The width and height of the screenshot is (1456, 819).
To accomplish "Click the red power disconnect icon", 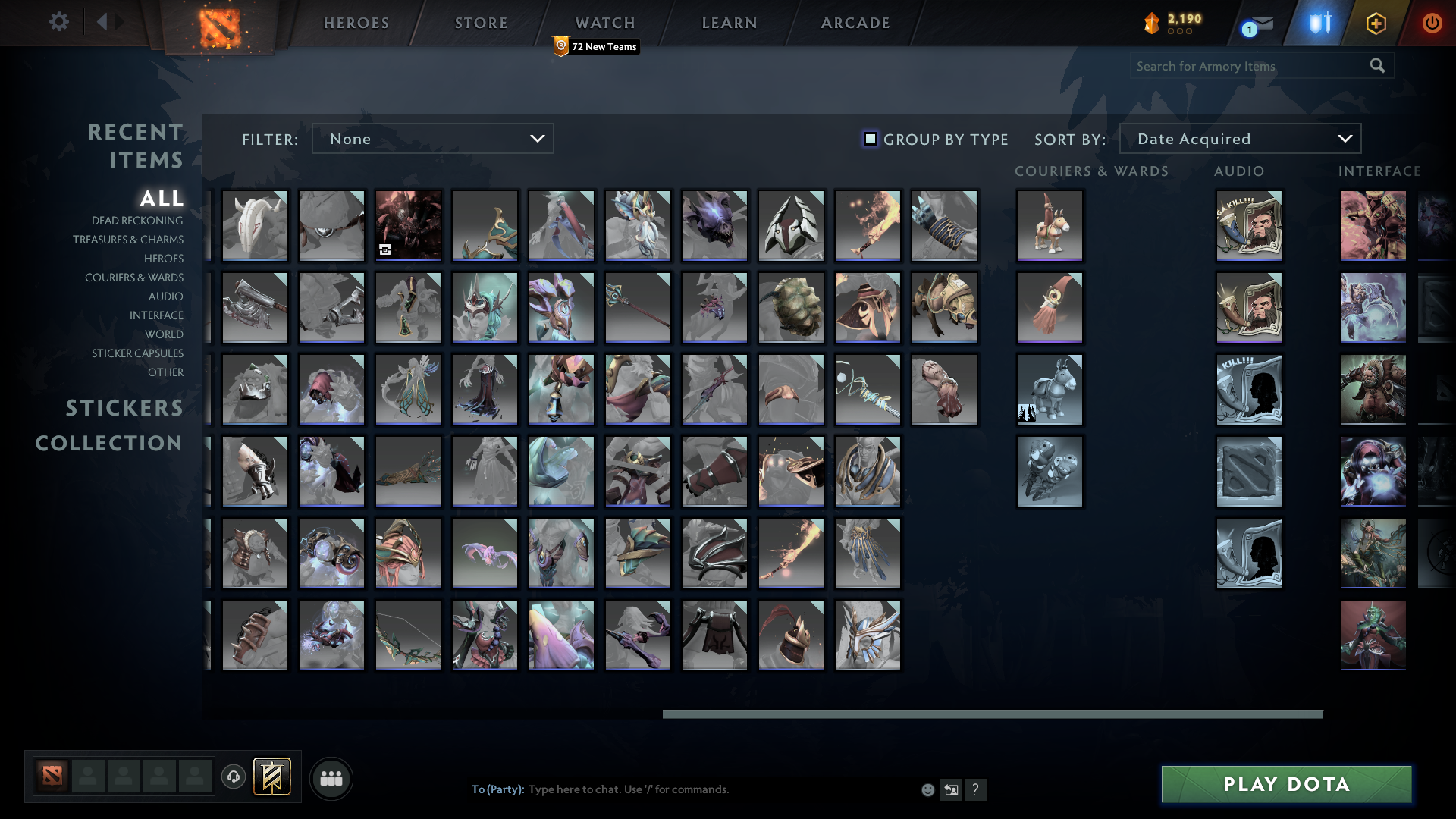I will (1432, 23).
